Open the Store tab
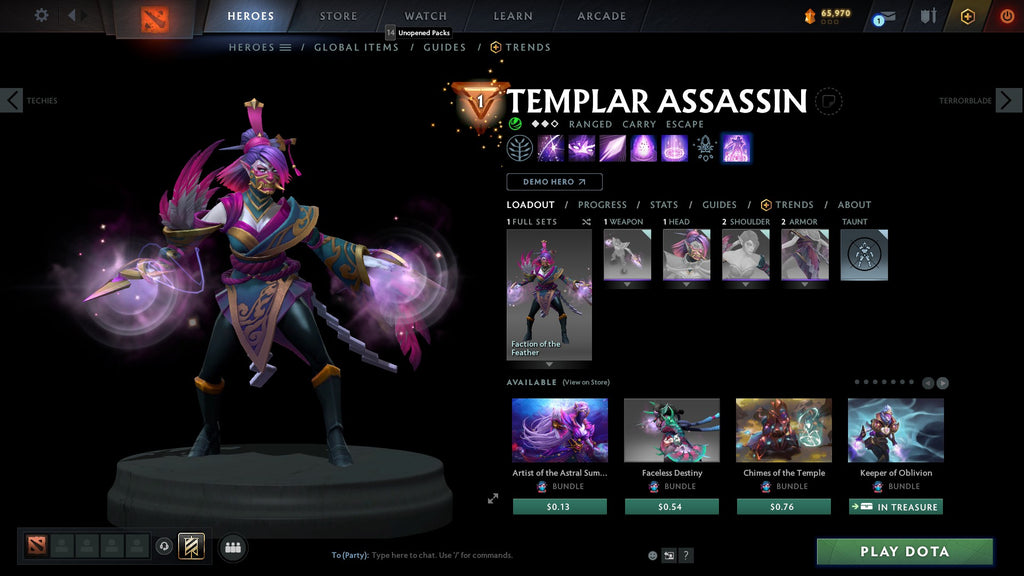This screenshot has height=576, width=1024. pyautogui.click(x=338, y=16)
